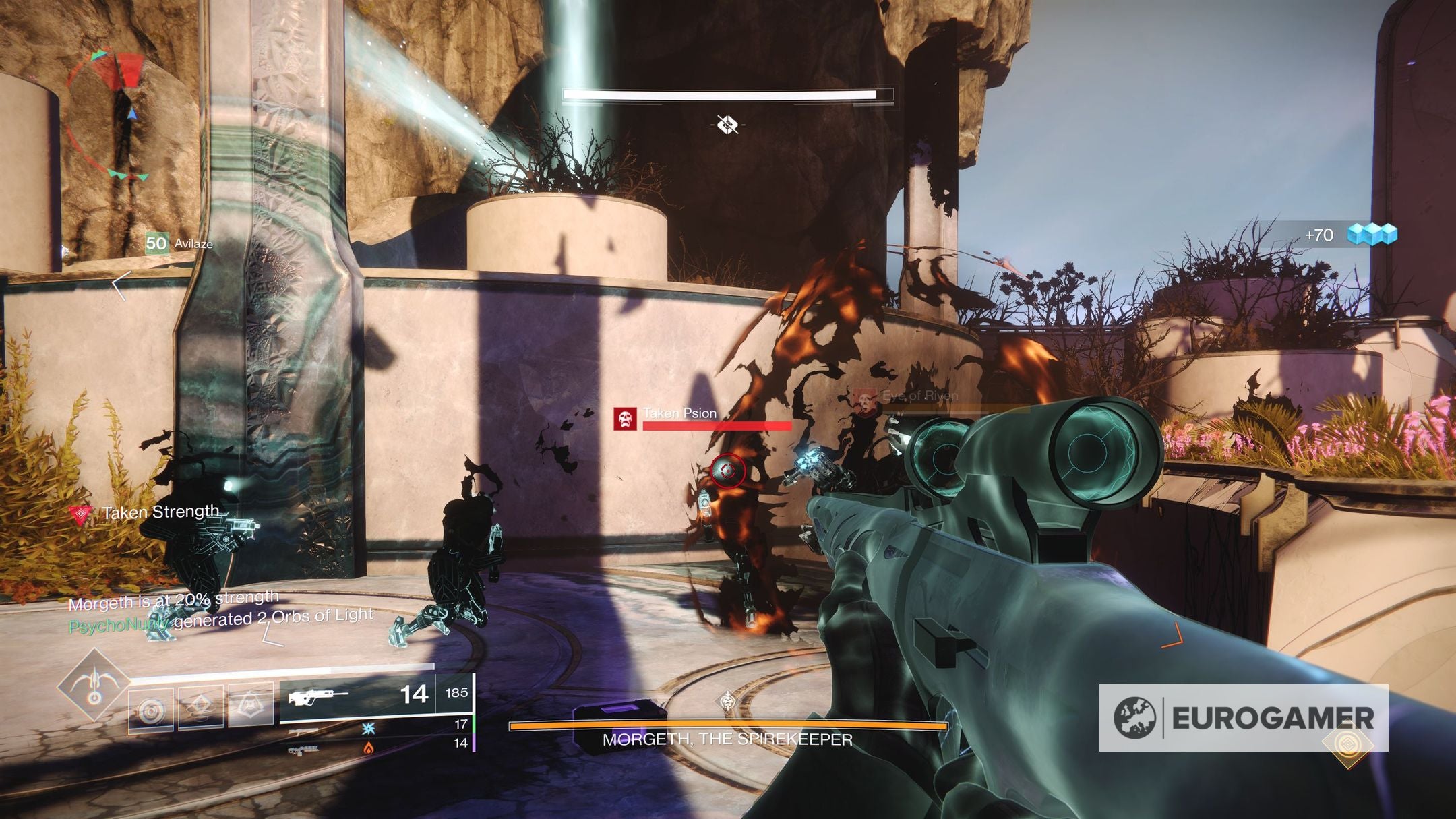Select fireteam member Avilaze's nameplate
Image resolution: width=1456 pixels, height=819 pixels.
tap(180, 243)
